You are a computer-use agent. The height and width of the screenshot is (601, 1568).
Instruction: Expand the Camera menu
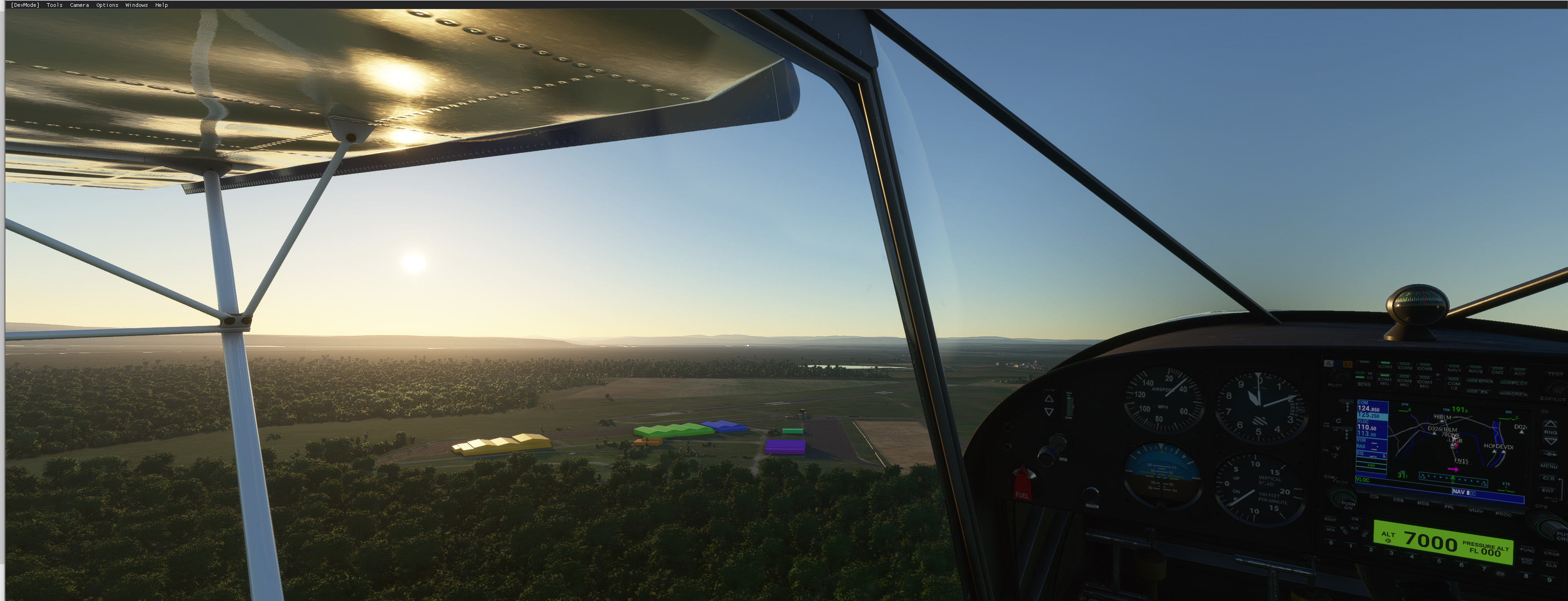pyautogui.click(x=79, y=5)
